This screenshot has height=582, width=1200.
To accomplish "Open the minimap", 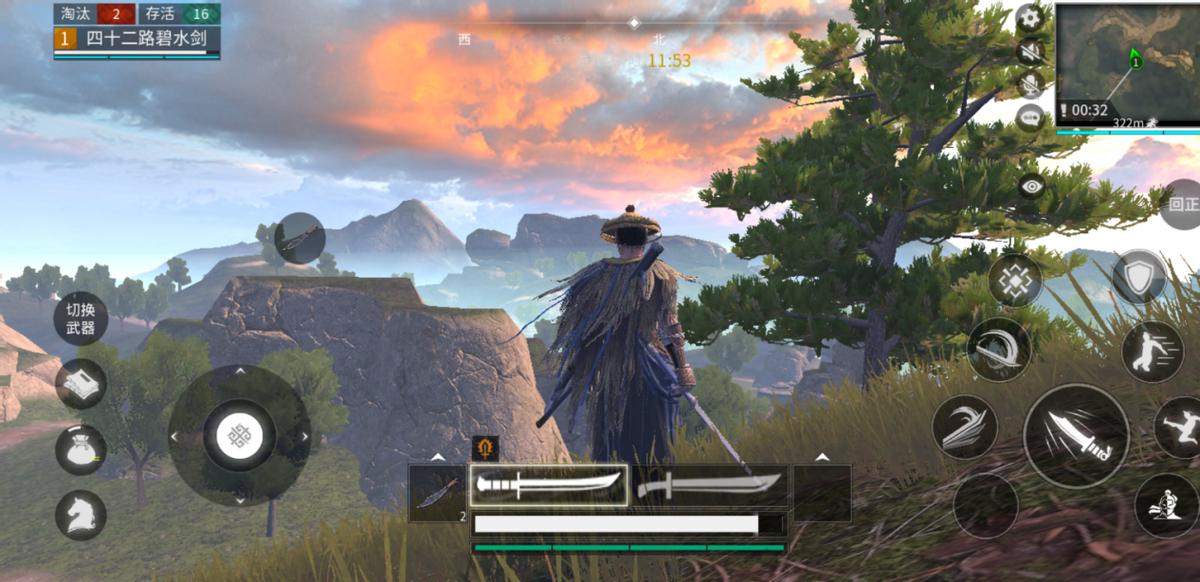I will click(1127, 62).
